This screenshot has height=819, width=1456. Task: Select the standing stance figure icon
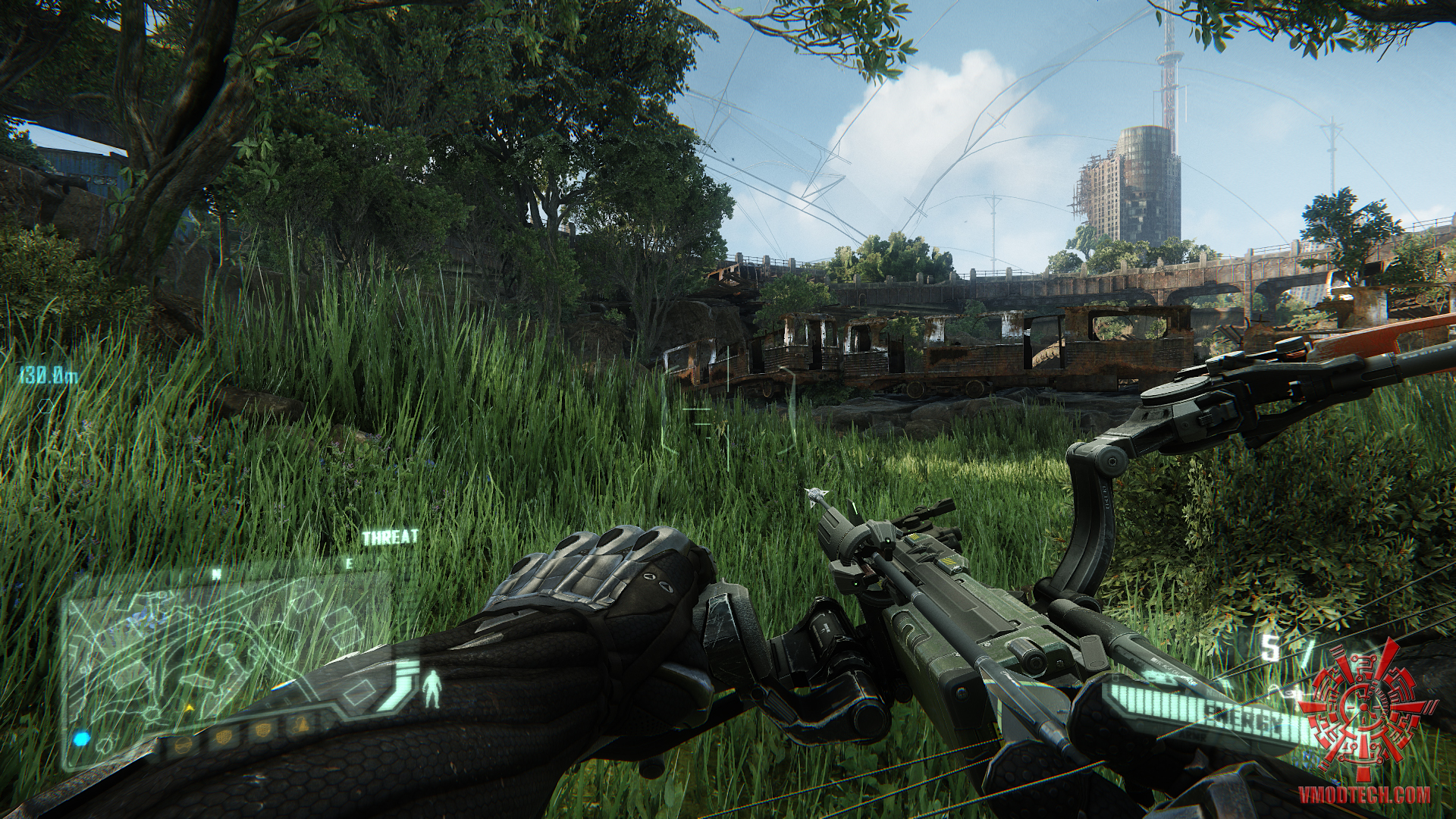pos(433,686)
